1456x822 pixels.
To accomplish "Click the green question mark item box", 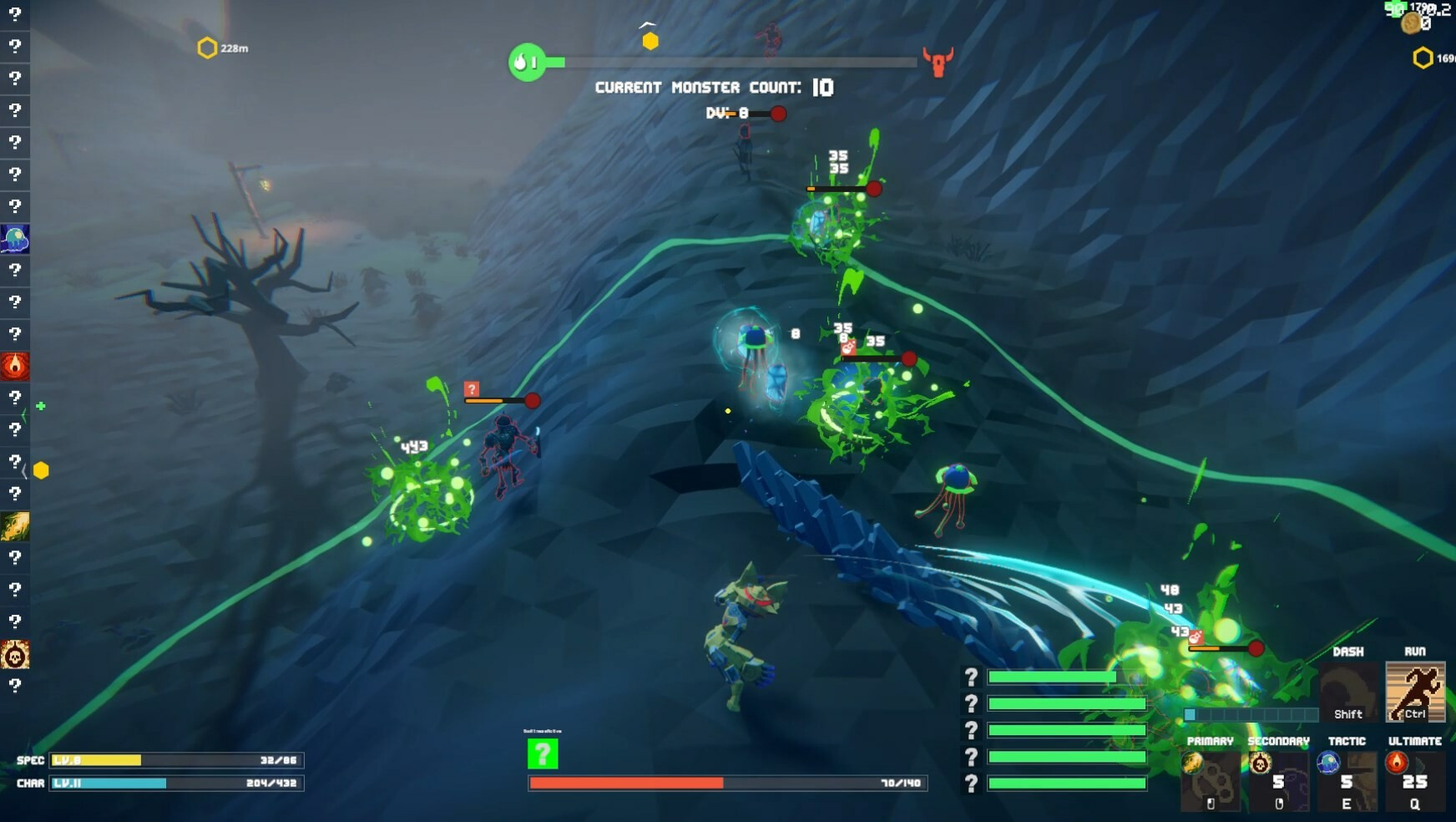I will pos(543,753).
